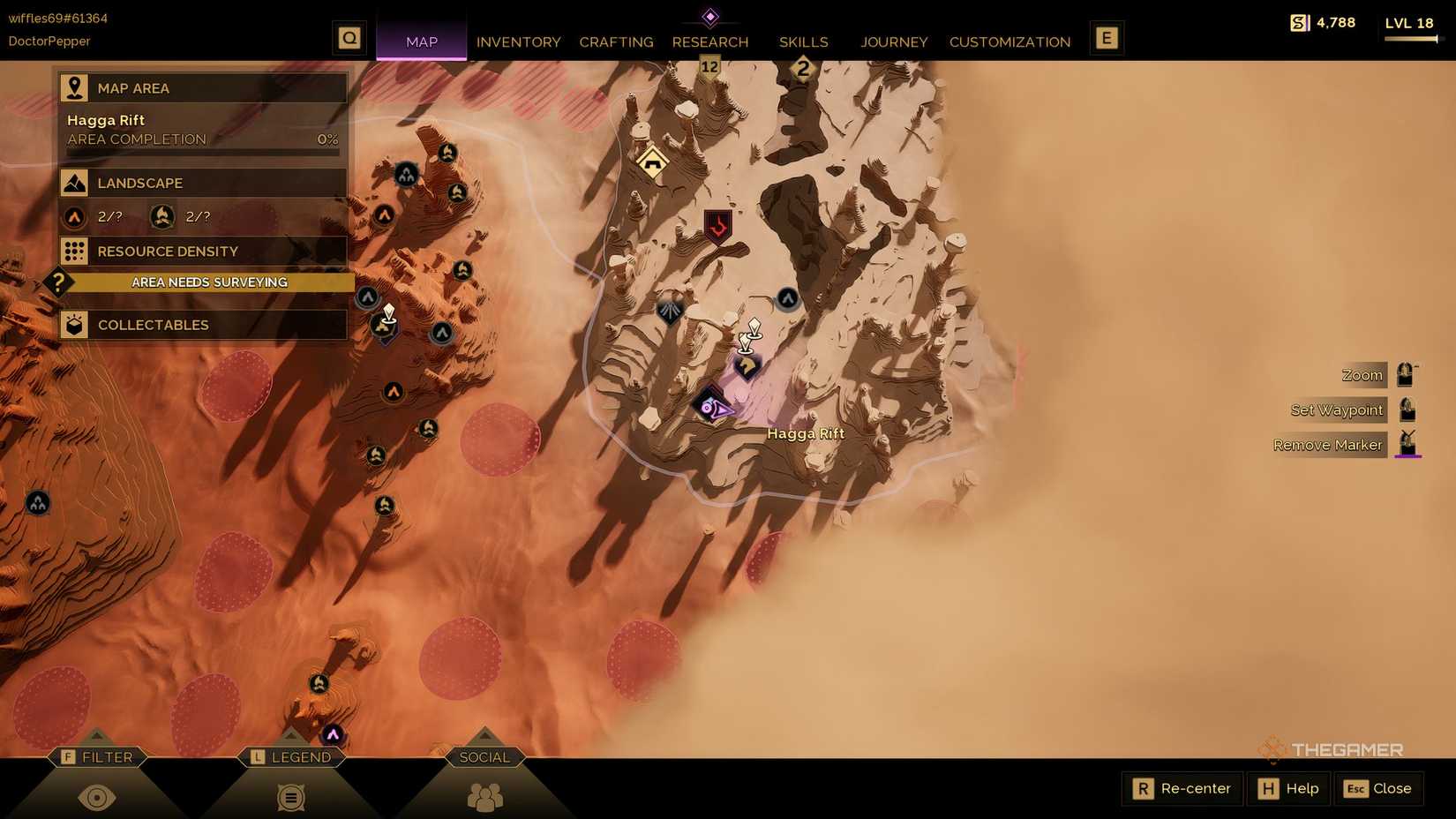Toggle the eye icon under Filter

tap(97, 797)
